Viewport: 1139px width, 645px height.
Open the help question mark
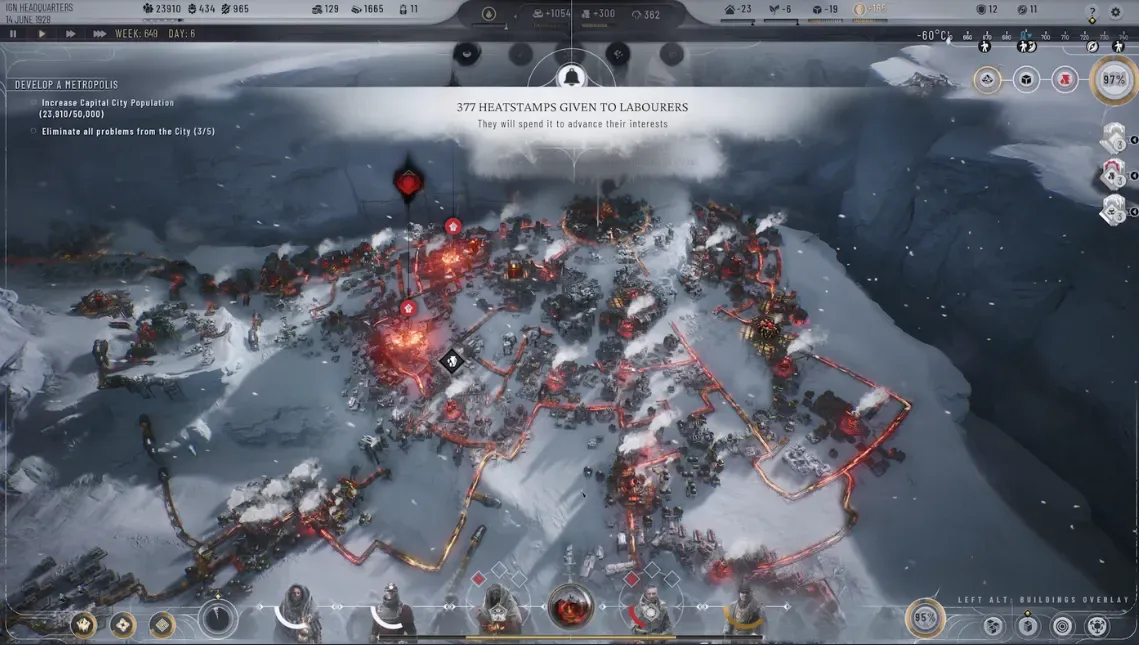[x=1091, y=12]
